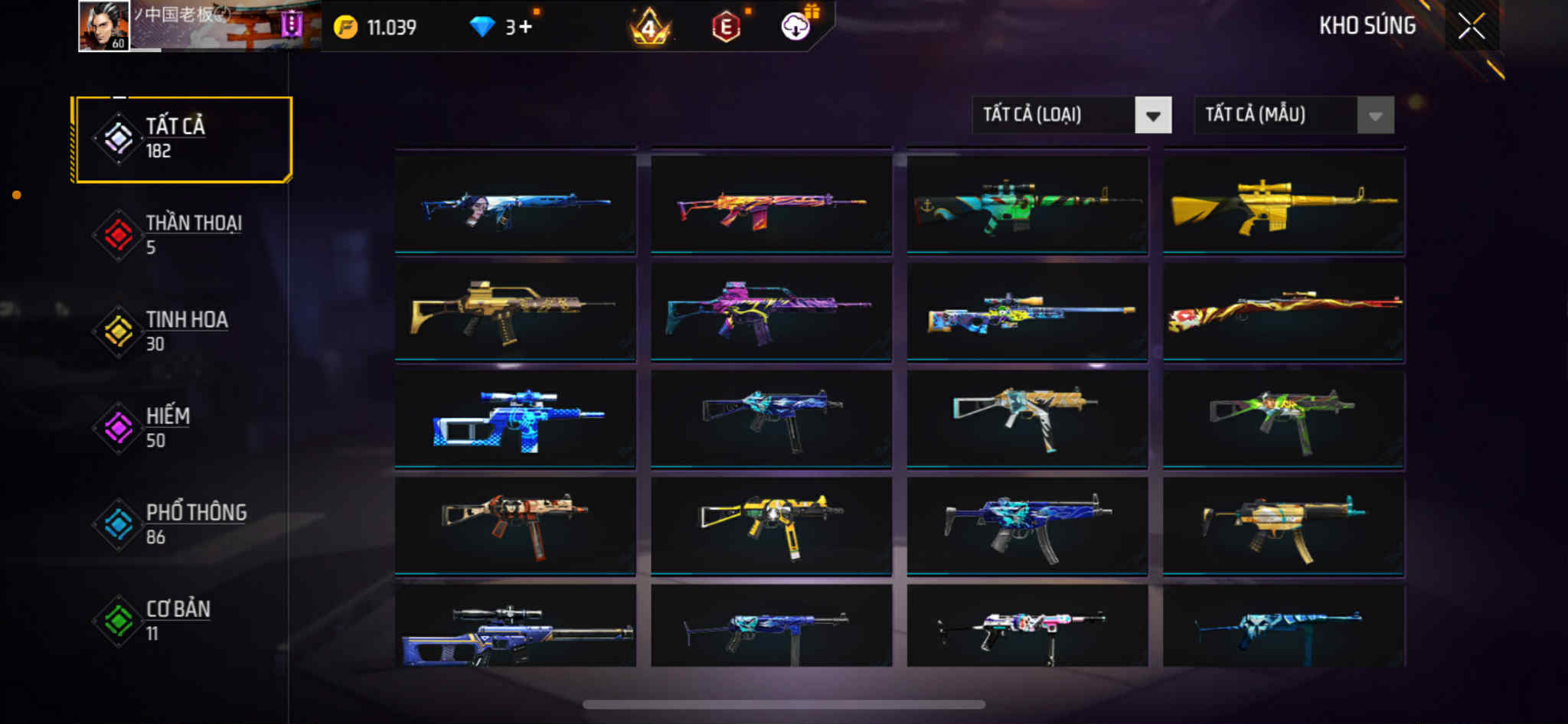
Task: Close the Kho Súng weapon vault
Action: [x=1471, y=27]
